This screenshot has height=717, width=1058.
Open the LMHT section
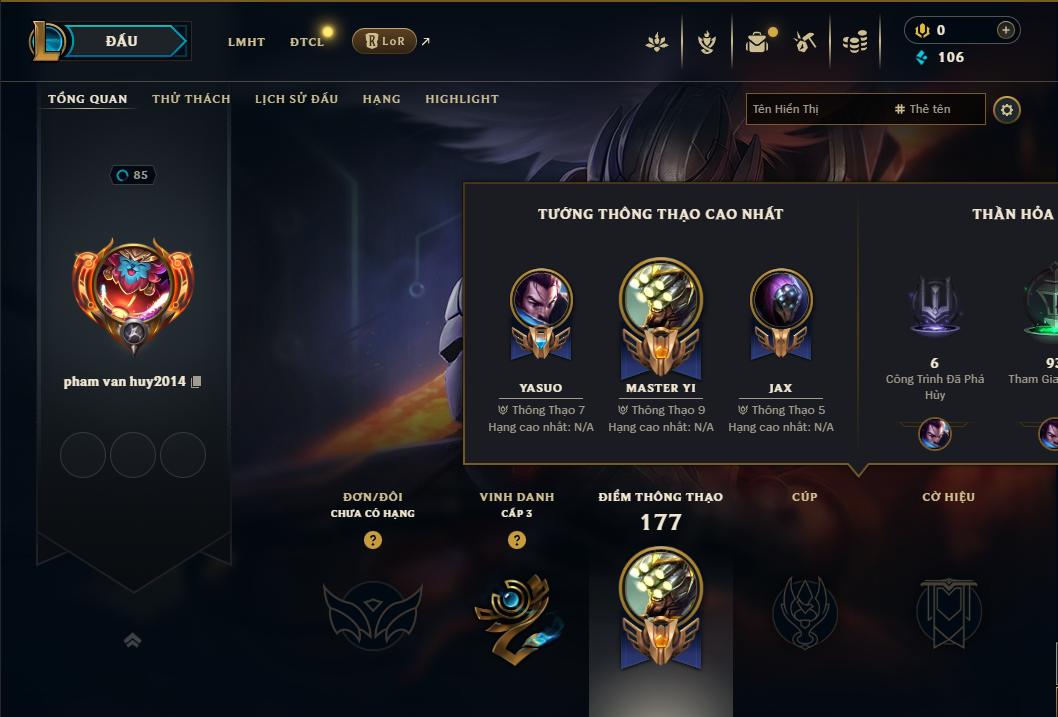(246, 42)
